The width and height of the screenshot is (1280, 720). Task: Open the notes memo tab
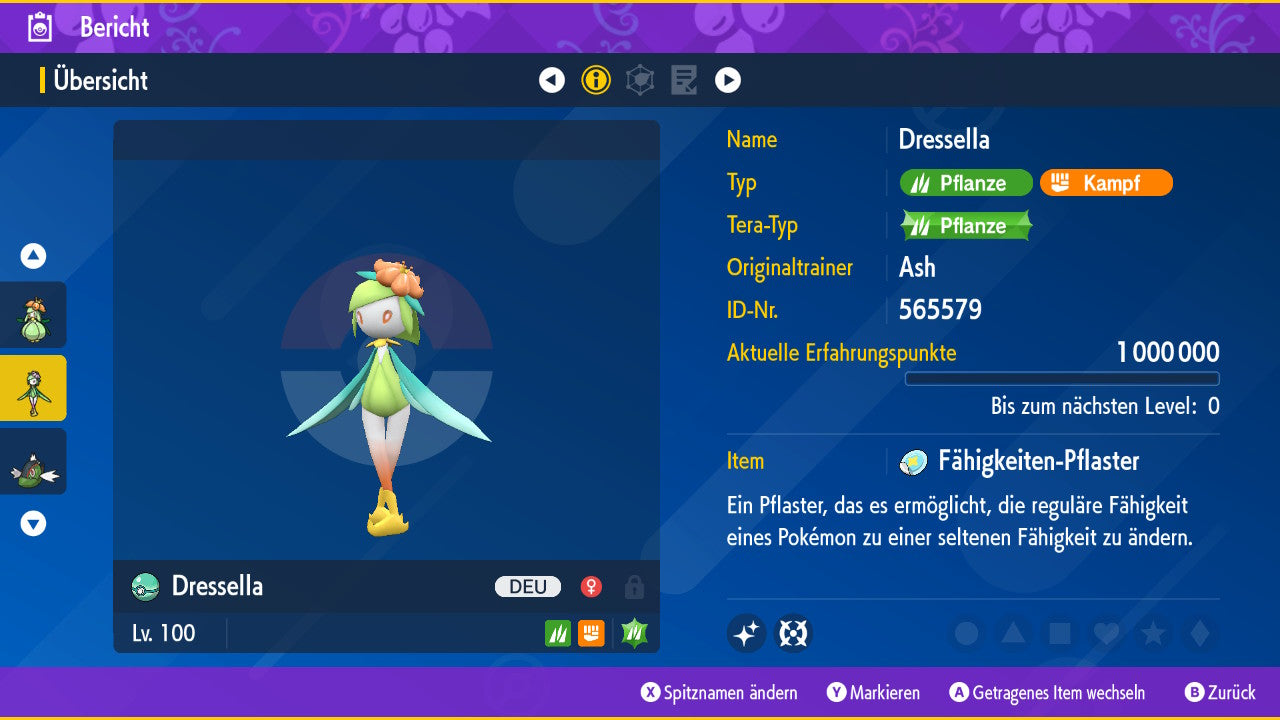[x=684, y=80]
